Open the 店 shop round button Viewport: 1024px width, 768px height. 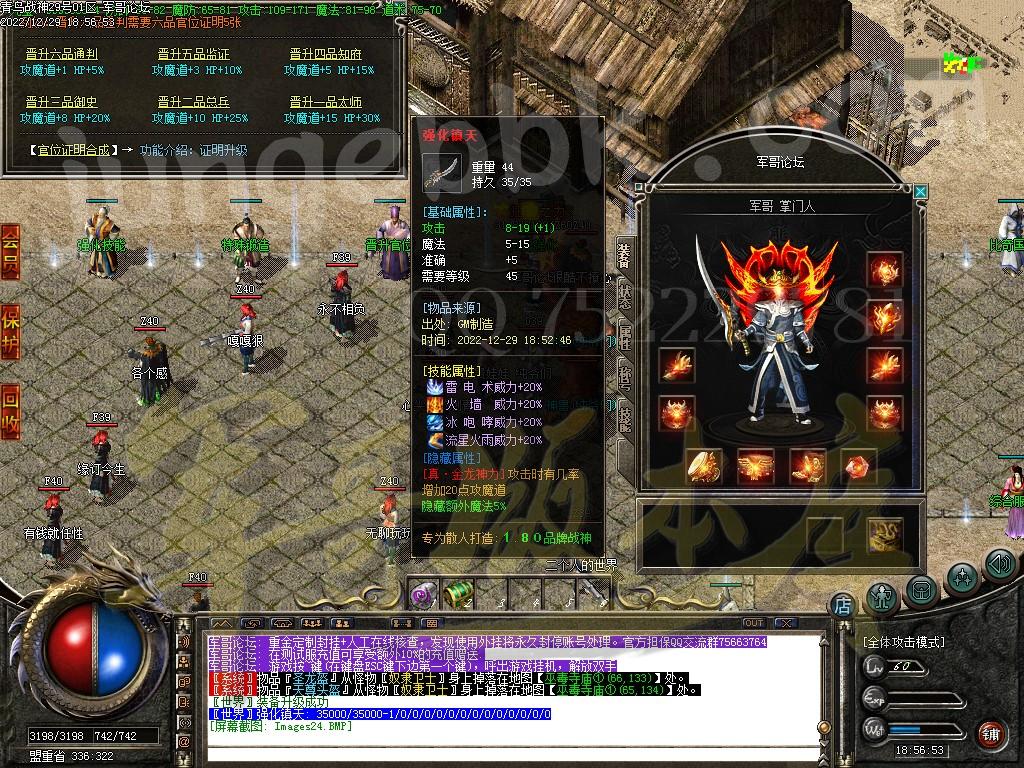click(x=842, y=605)
